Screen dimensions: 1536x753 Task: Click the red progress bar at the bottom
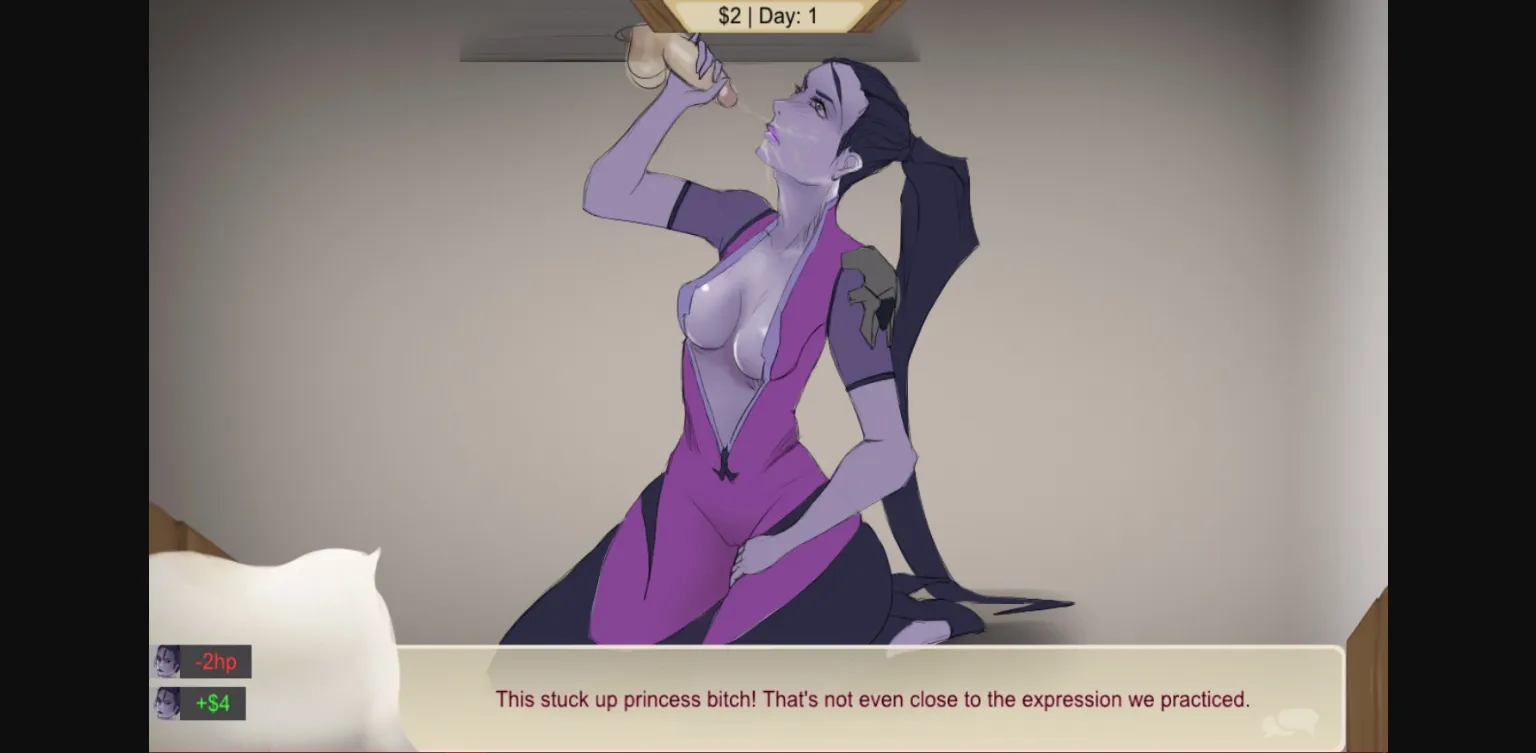[768, 749]
